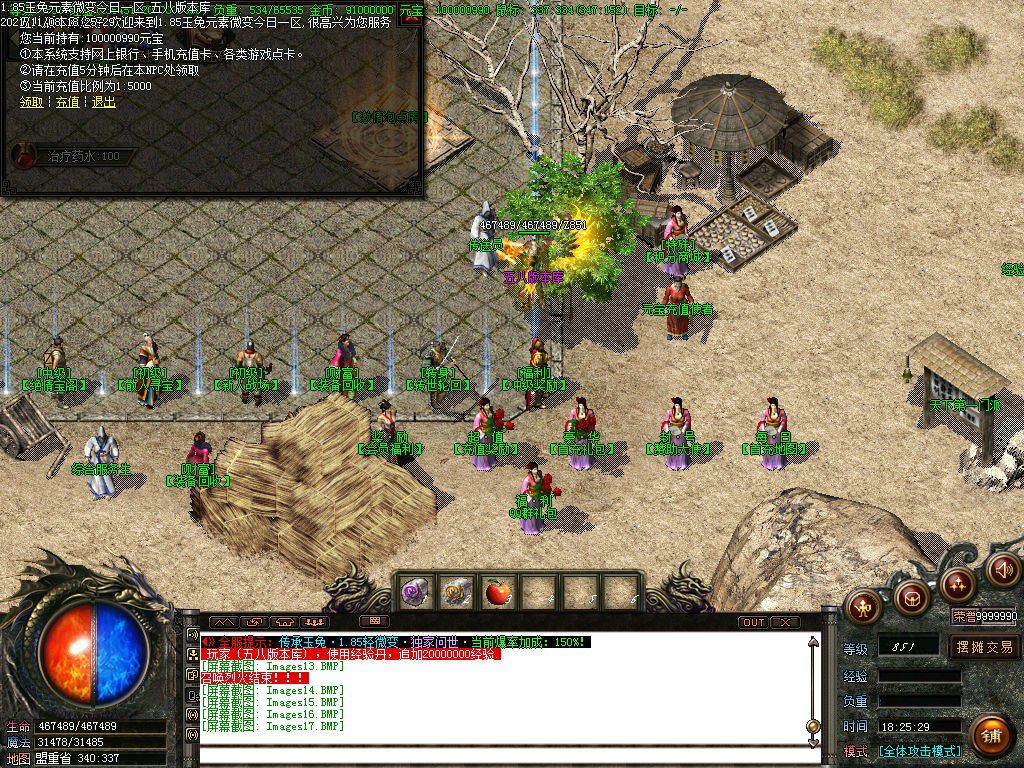The image size is (1024, 768).
Task: Switch the 全体攻击模式 attack mode
Action: pos(920,751)
